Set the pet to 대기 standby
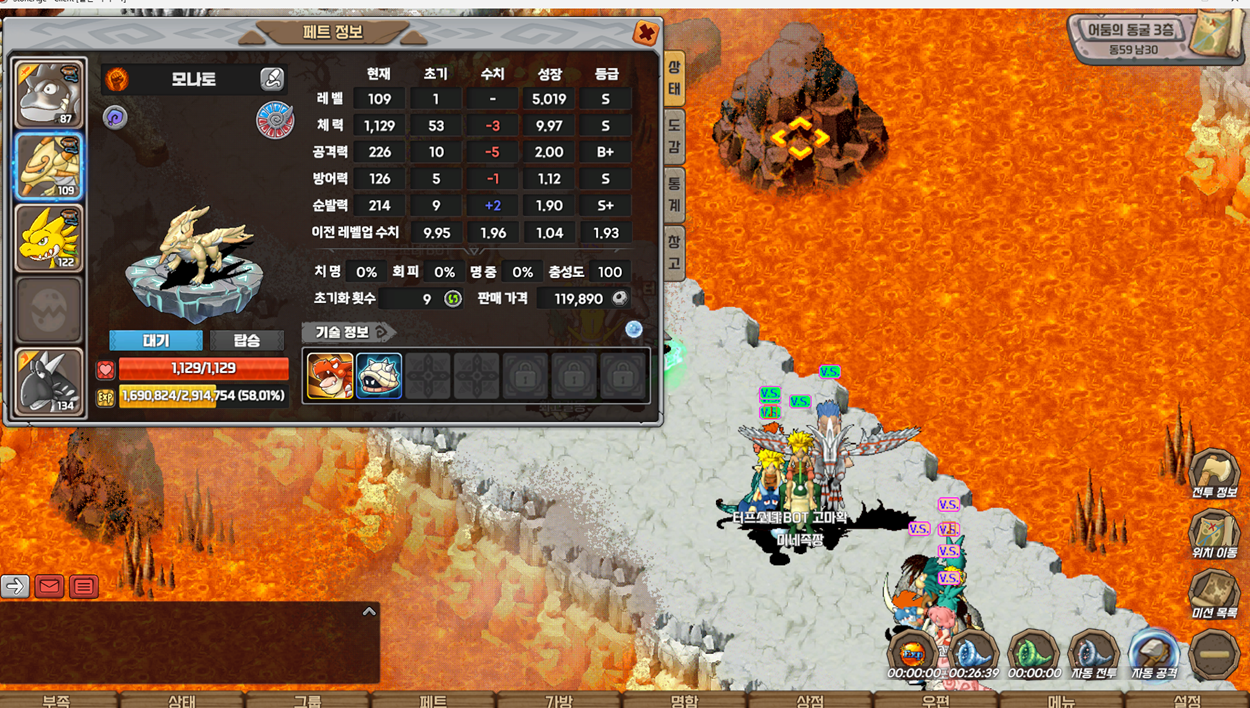 pyautogui.click(x=156, y=341)
